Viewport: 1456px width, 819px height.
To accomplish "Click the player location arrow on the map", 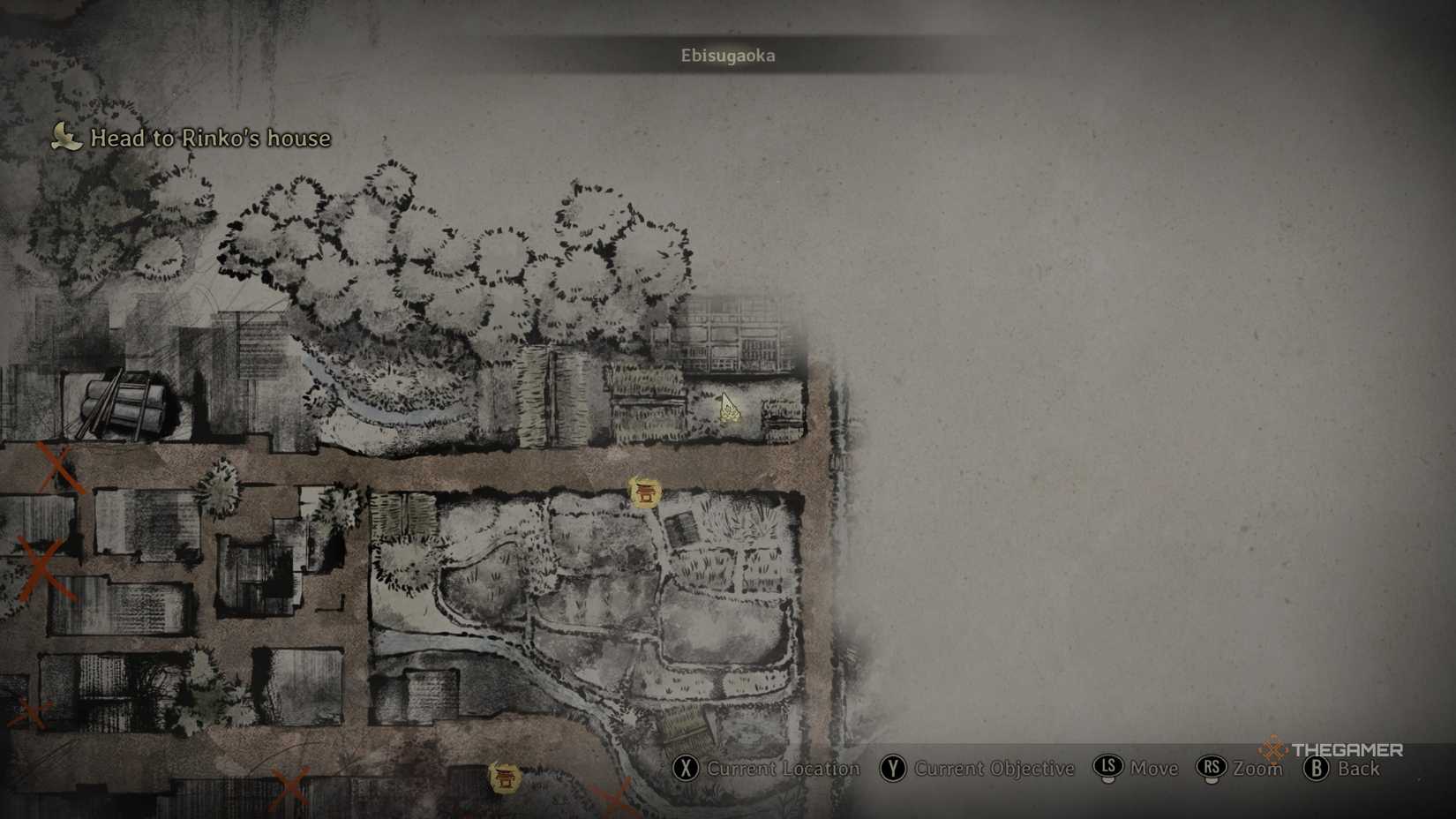I will pyautogui.click(x=728, y=408).
